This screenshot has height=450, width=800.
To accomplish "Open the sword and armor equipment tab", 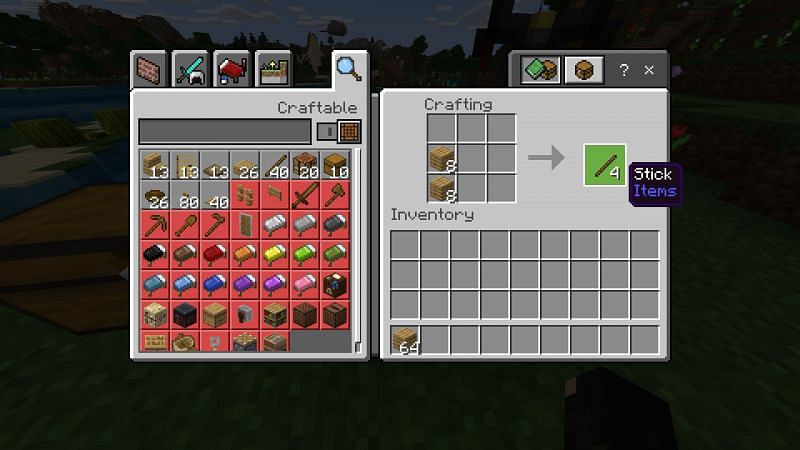I will click(x=191, y=70).
